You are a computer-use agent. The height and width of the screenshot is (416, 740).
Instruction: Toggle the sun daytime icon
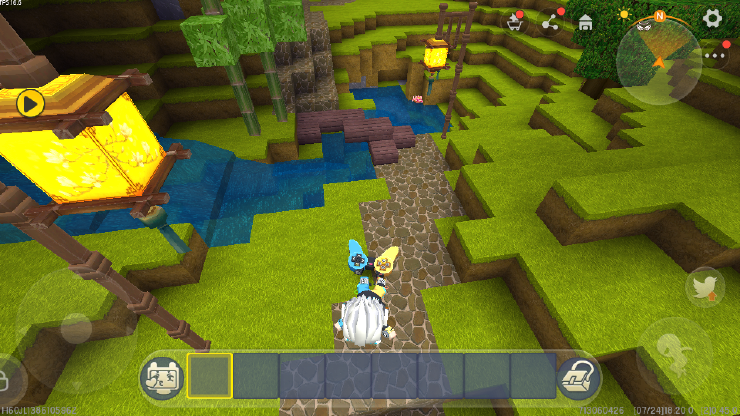[624, 15]
